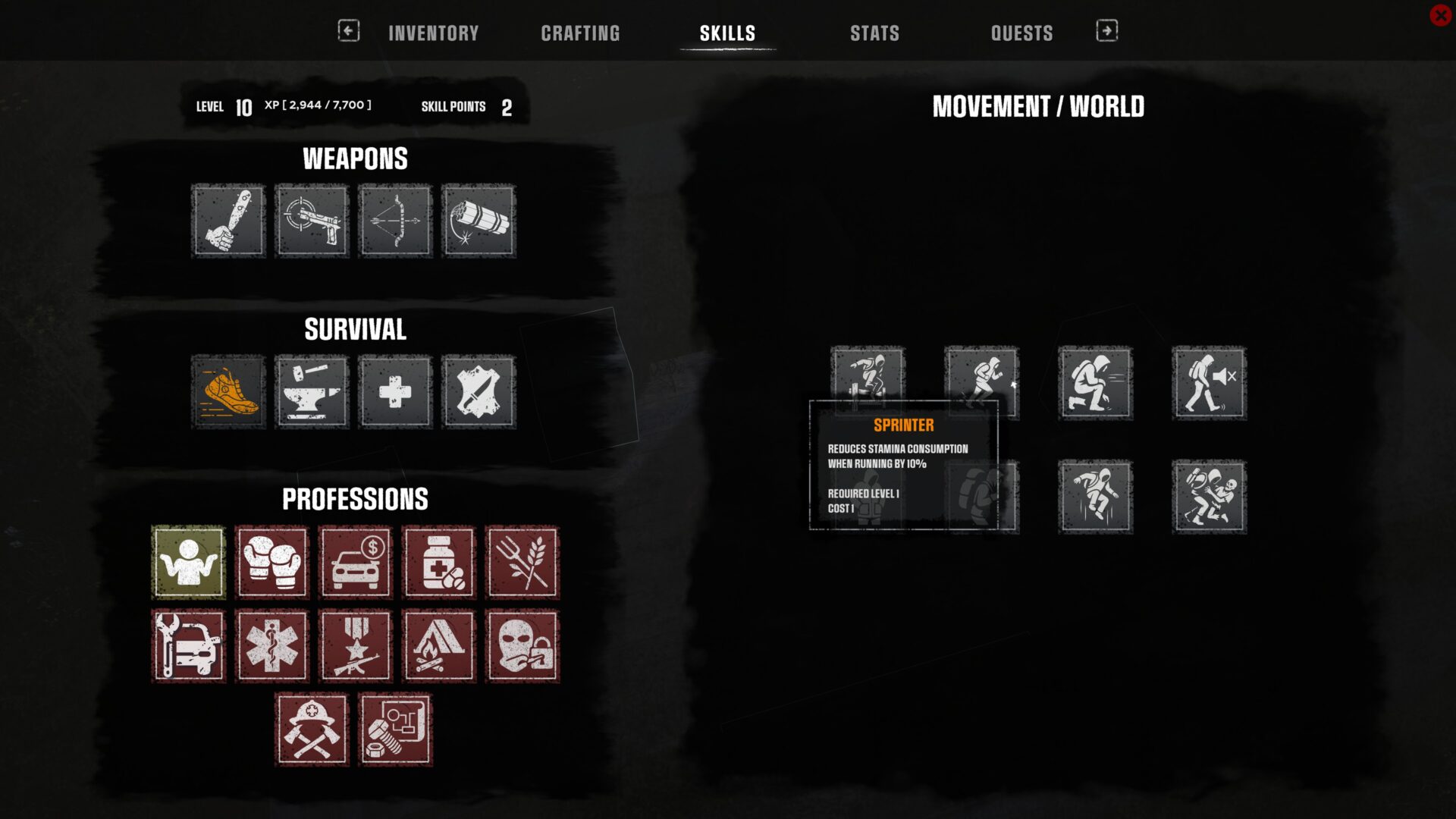Select the dynamite explosives skill category
This screenshot has width=1456, height=819.
coord(479,221)
